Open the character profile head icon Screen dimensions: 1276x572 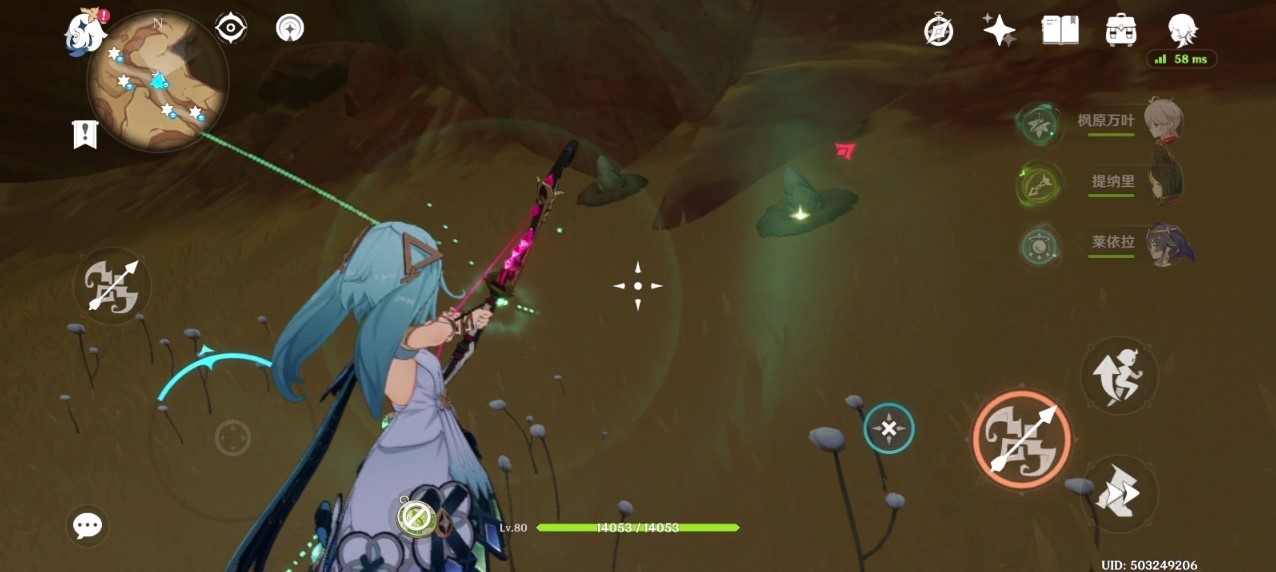pos(1183,30)
